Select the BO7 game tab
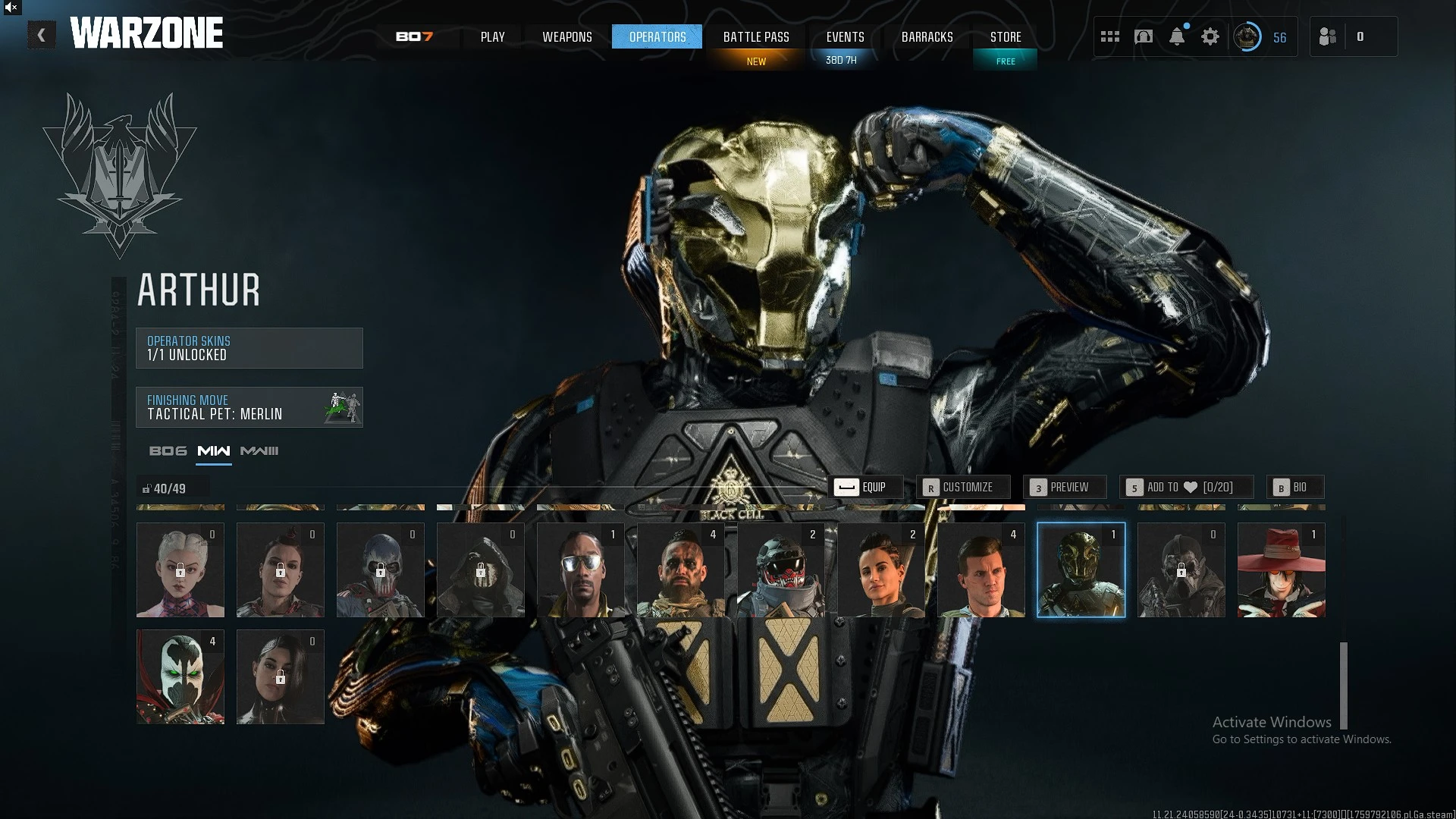 coord(414,36)
